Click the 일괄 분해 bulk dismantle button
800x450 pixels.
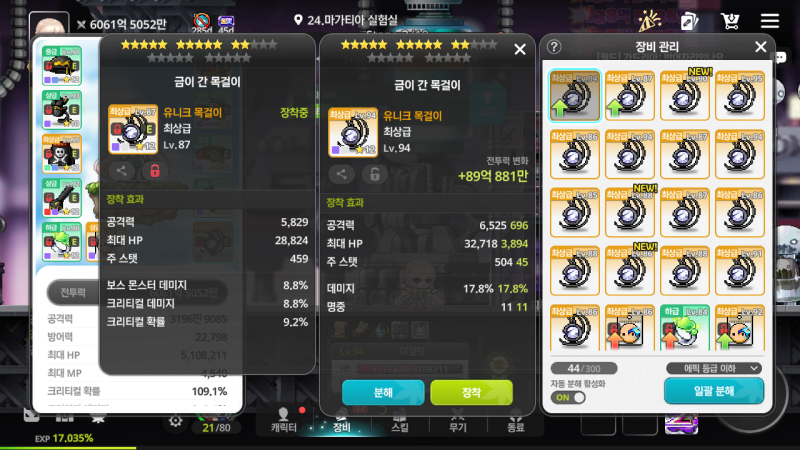(713, 390)
